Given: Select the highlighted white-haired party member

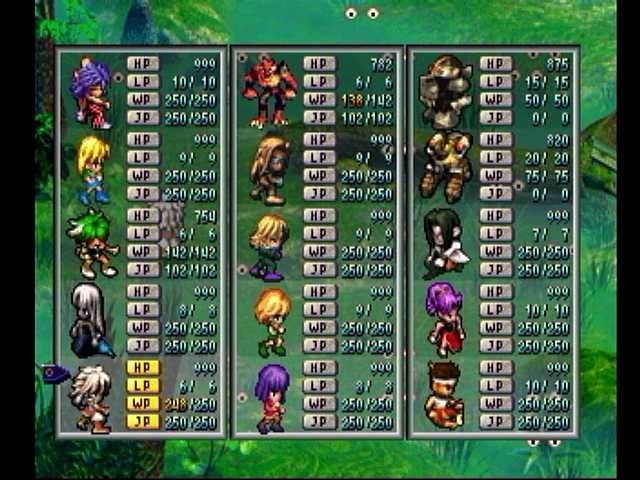Looking at the screenshot, I should 92,396.
